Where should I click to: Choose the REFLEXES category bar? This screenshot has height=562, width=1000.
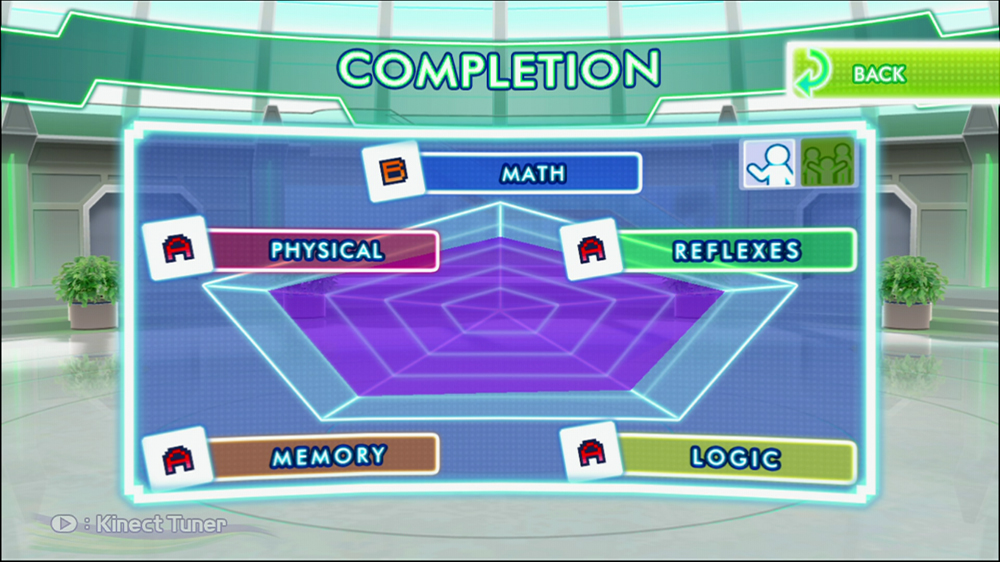[x=736, y=250]
